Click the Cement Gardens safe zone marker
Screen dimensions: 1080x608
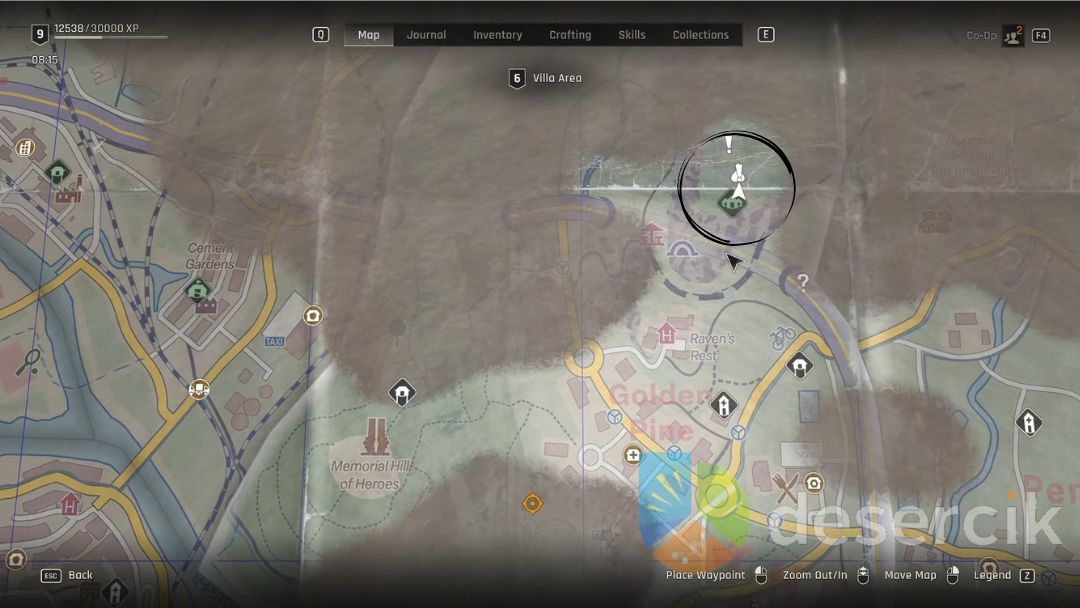point(198,292)
